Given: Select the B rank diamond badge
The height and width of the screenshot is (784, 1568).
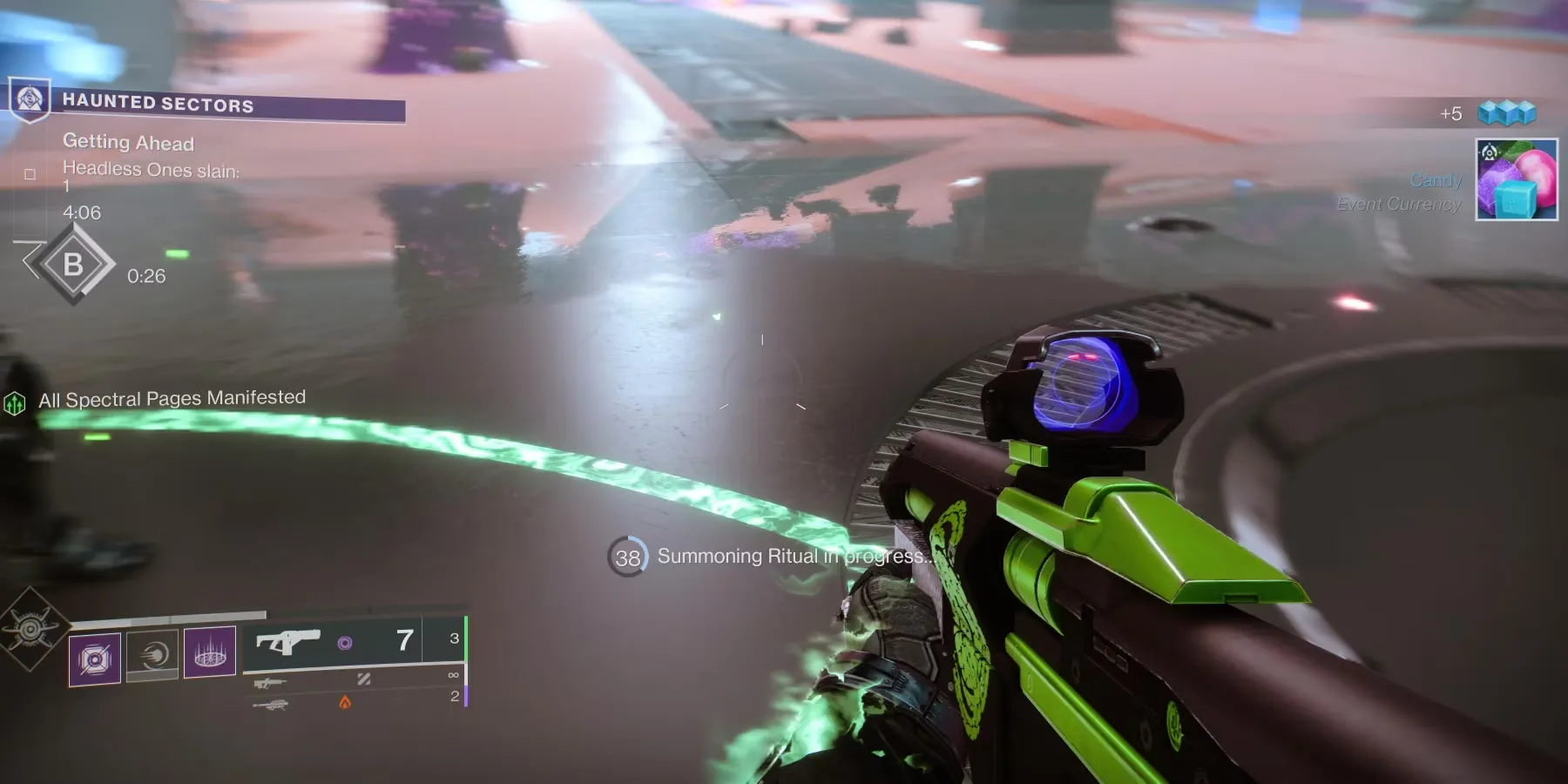Looking at the screenshot, I should click(73, 264).
